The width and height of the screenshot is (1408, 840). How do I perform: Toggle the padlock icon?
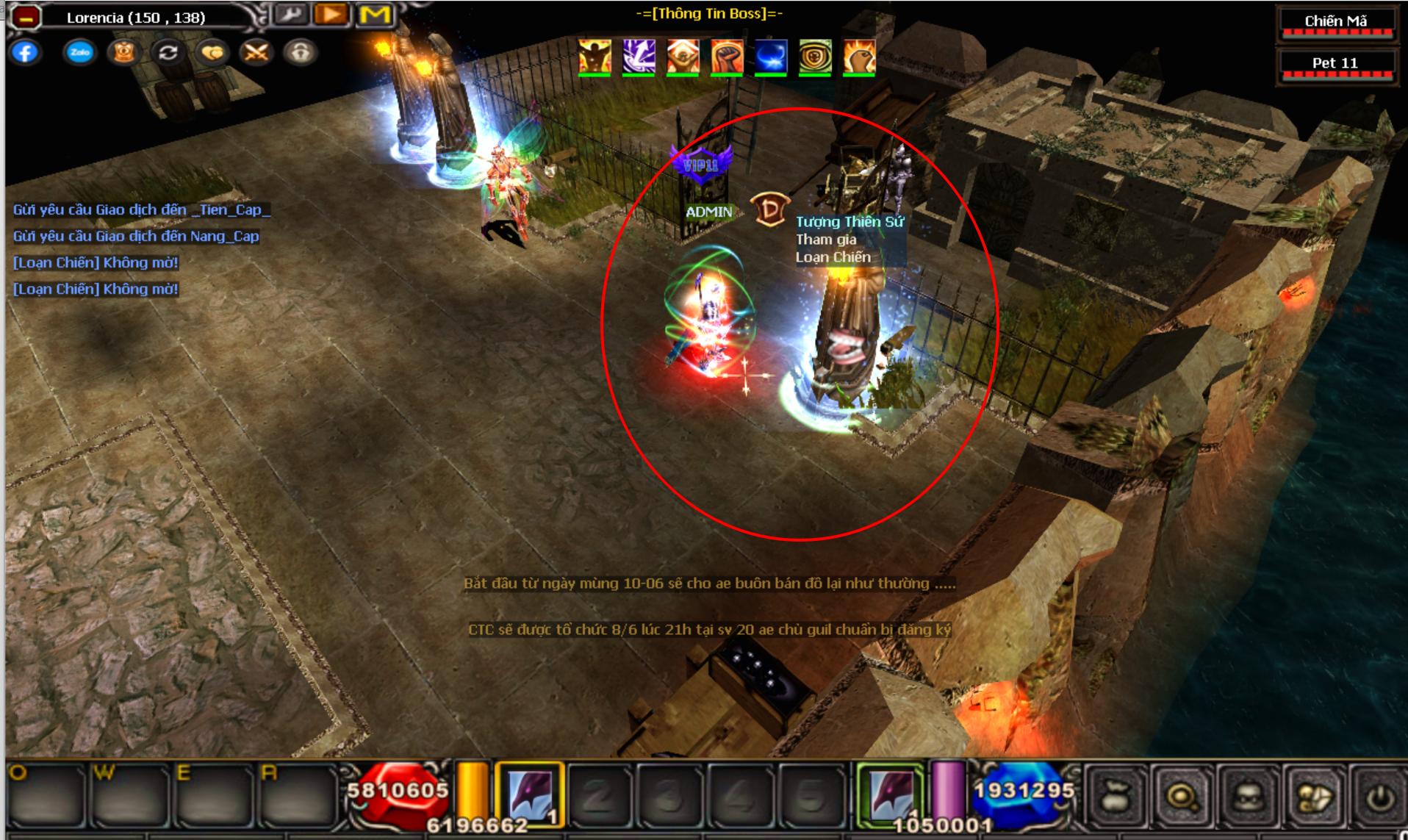301,53
